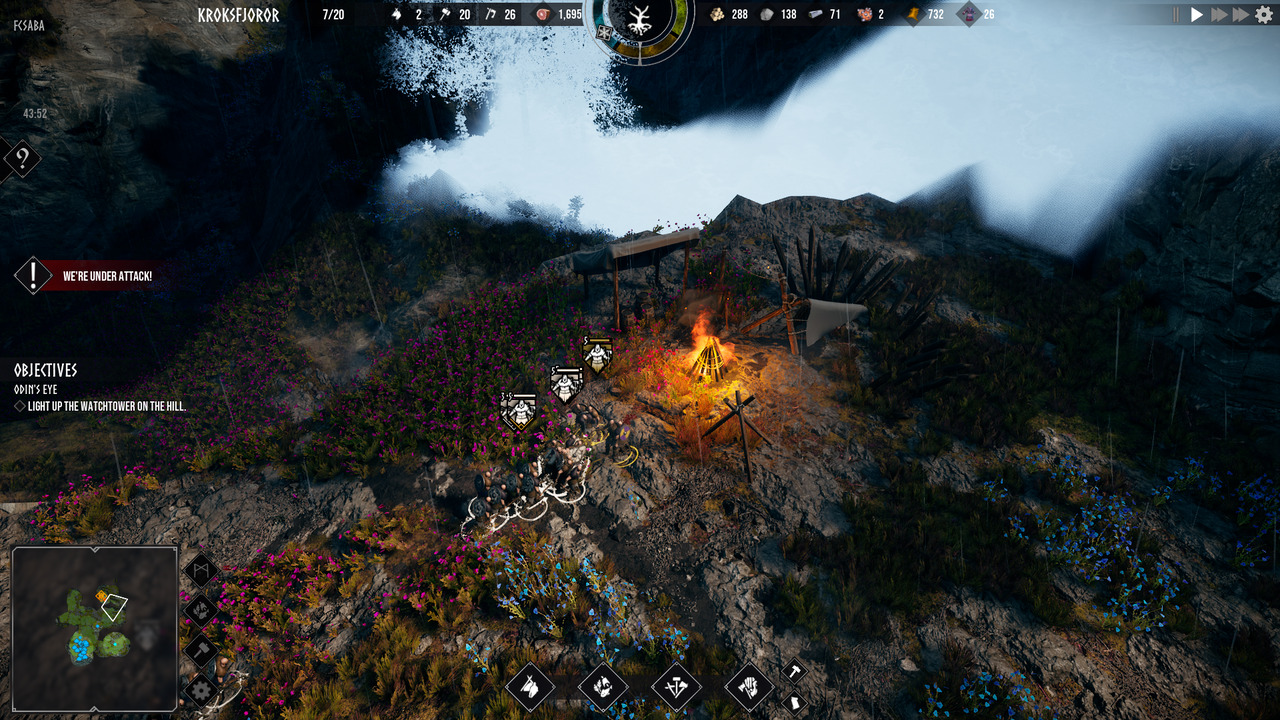The height and width of the screenshot is (720, 1280).
Task: Click the minimap
Action: tap(94, 628)
